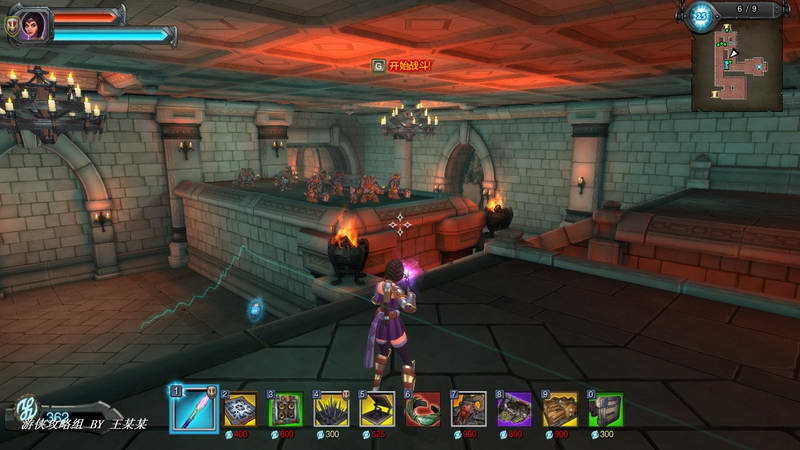Select the magic staff weapon slot

point(194,408)
